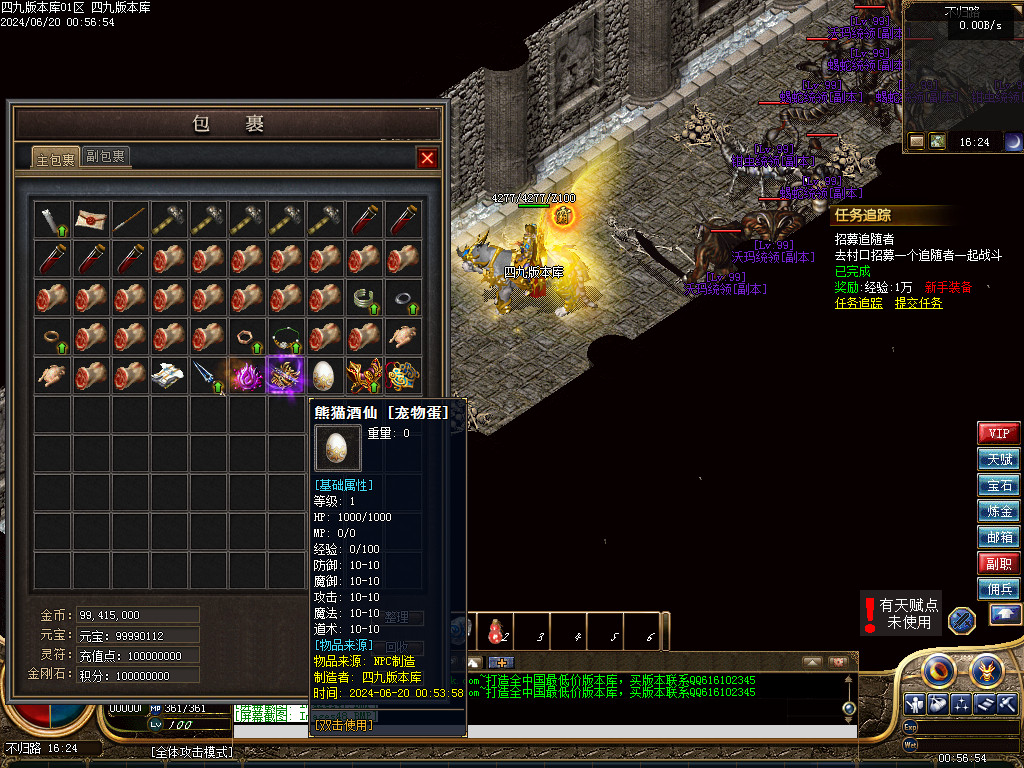Viewport: 1024px width, 768px height.
Task: Select the pink lotus flame item
Action: tap(247, 376)
